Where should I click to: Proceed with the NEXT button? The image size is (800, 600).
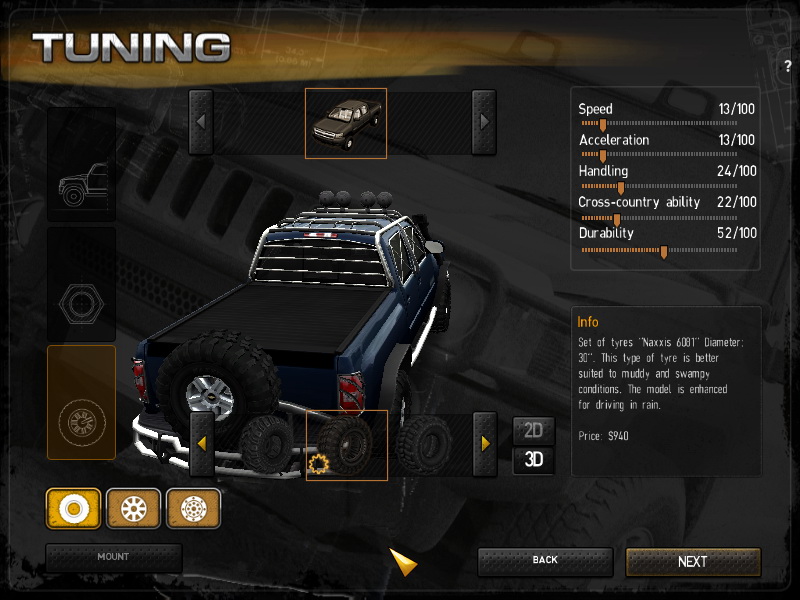pos(693,562)
